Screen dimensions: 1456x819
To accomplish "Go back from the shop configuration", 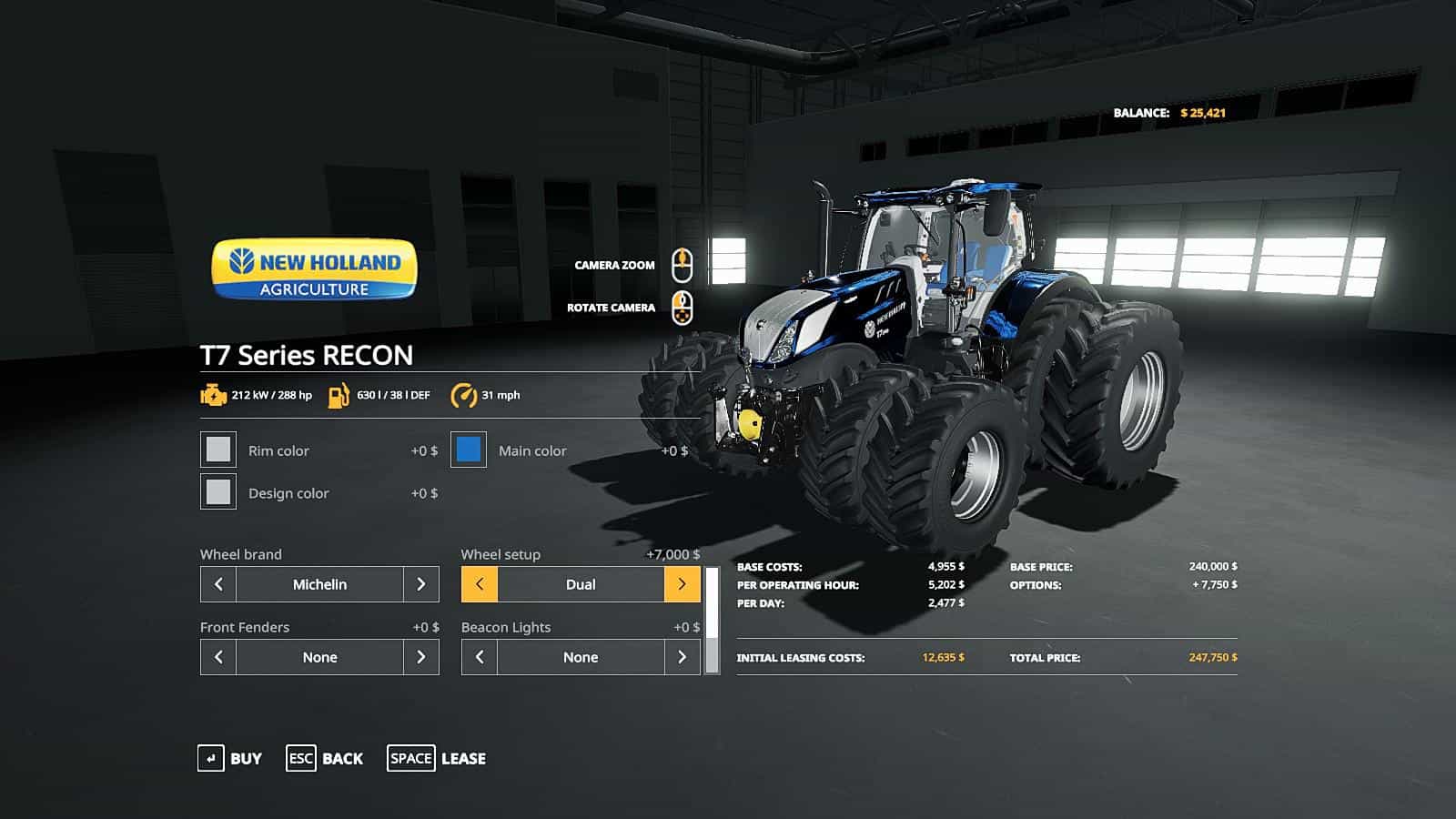I will coord(325,758).
